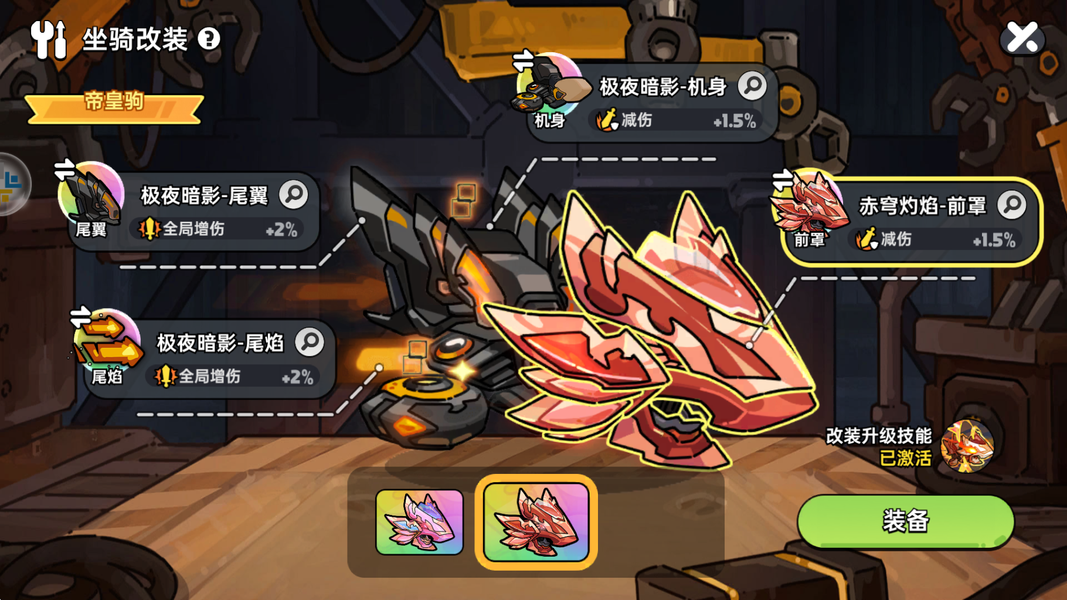This screenshot has height=600, width=1067.
Task: Open the help question mark next to 坐骑改装
Action: (209, 39)
